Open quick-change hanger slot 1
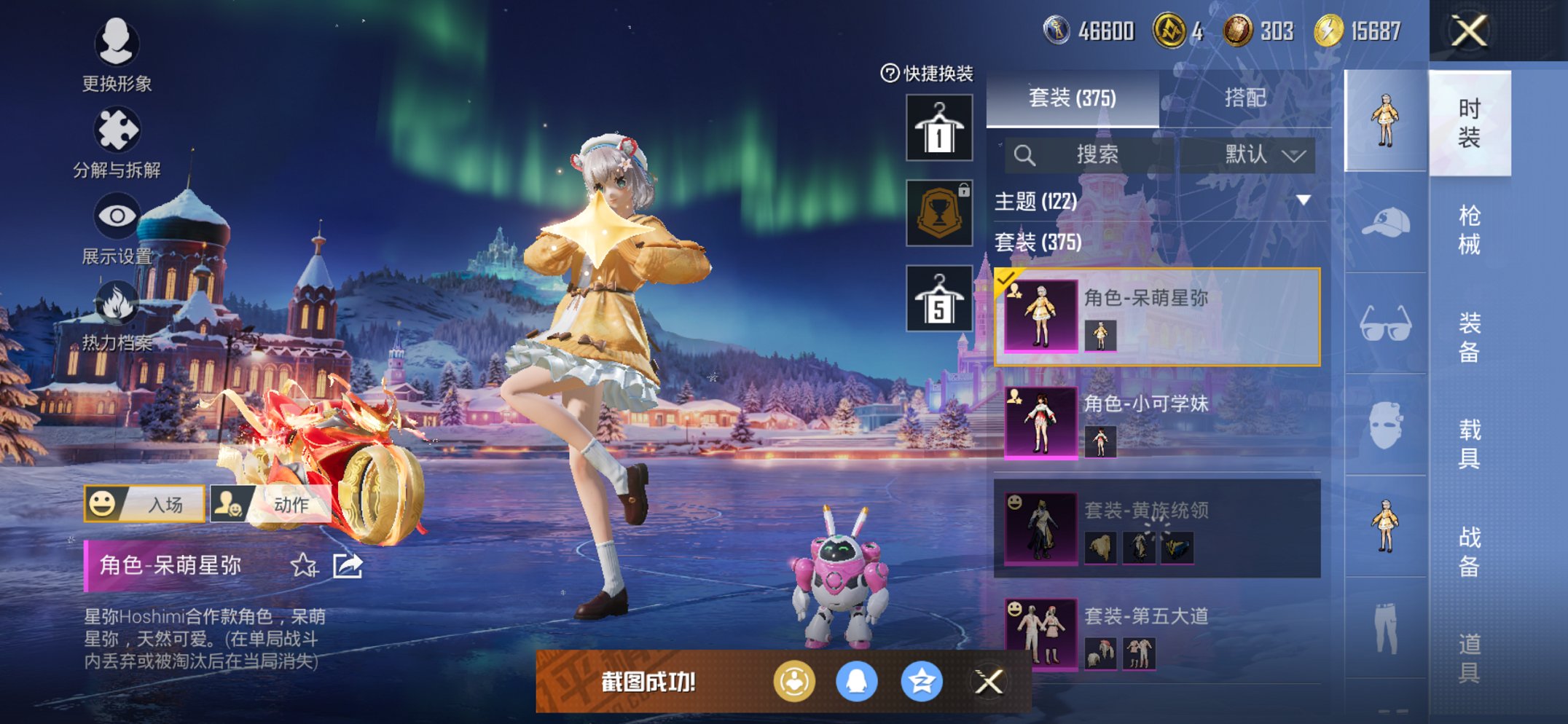1568x724 pixels. tap(938, 129)
